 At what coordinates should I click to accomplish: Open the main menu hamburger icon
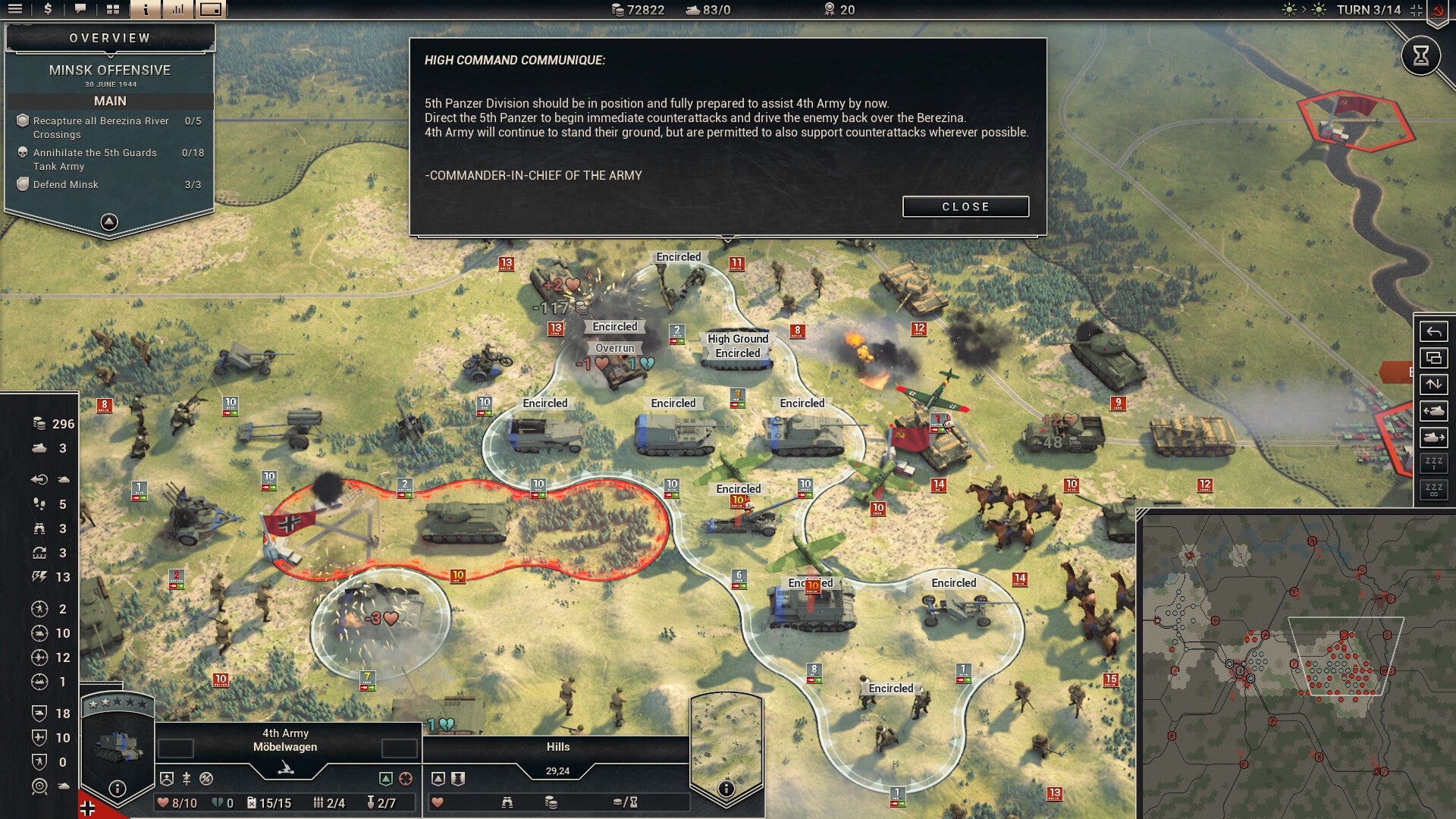point(15,10)
